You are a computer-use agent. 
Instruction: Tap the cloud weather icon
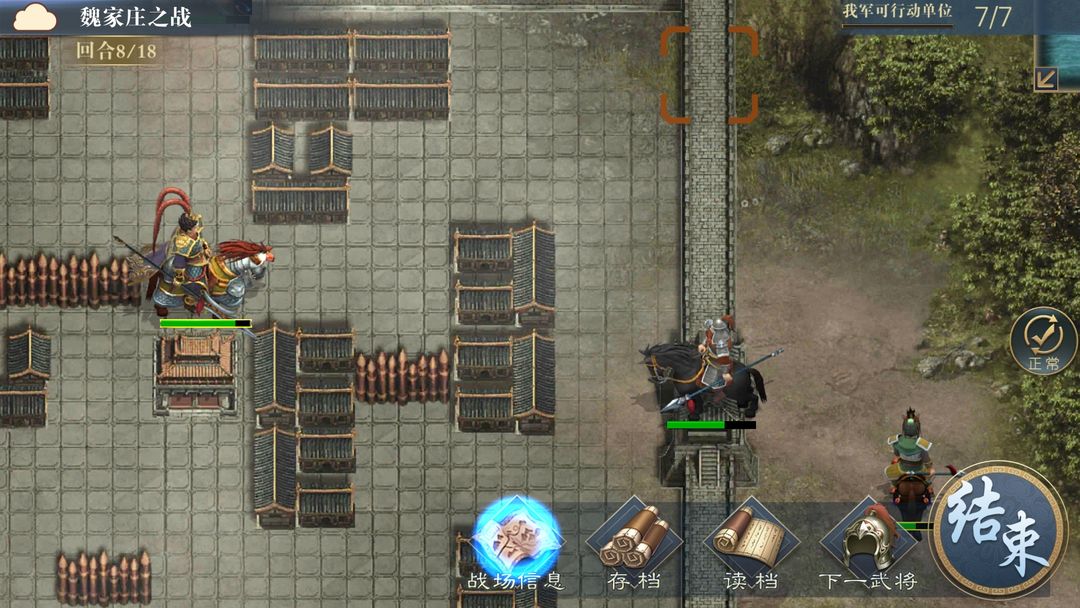coord(35,17)
